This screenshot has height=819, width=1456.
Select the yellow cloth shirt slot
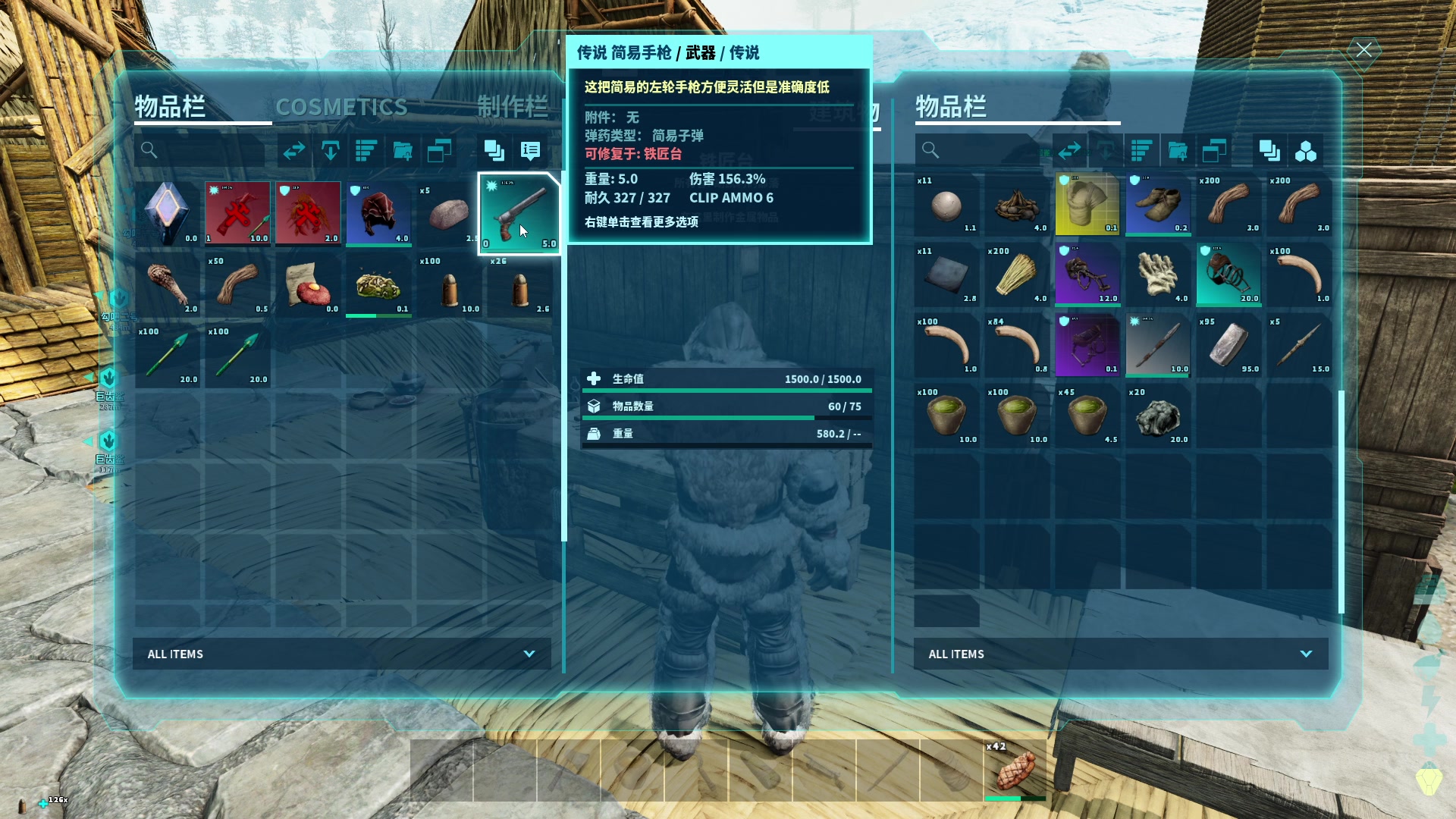pyautogui.click(x=1087, y=203)
